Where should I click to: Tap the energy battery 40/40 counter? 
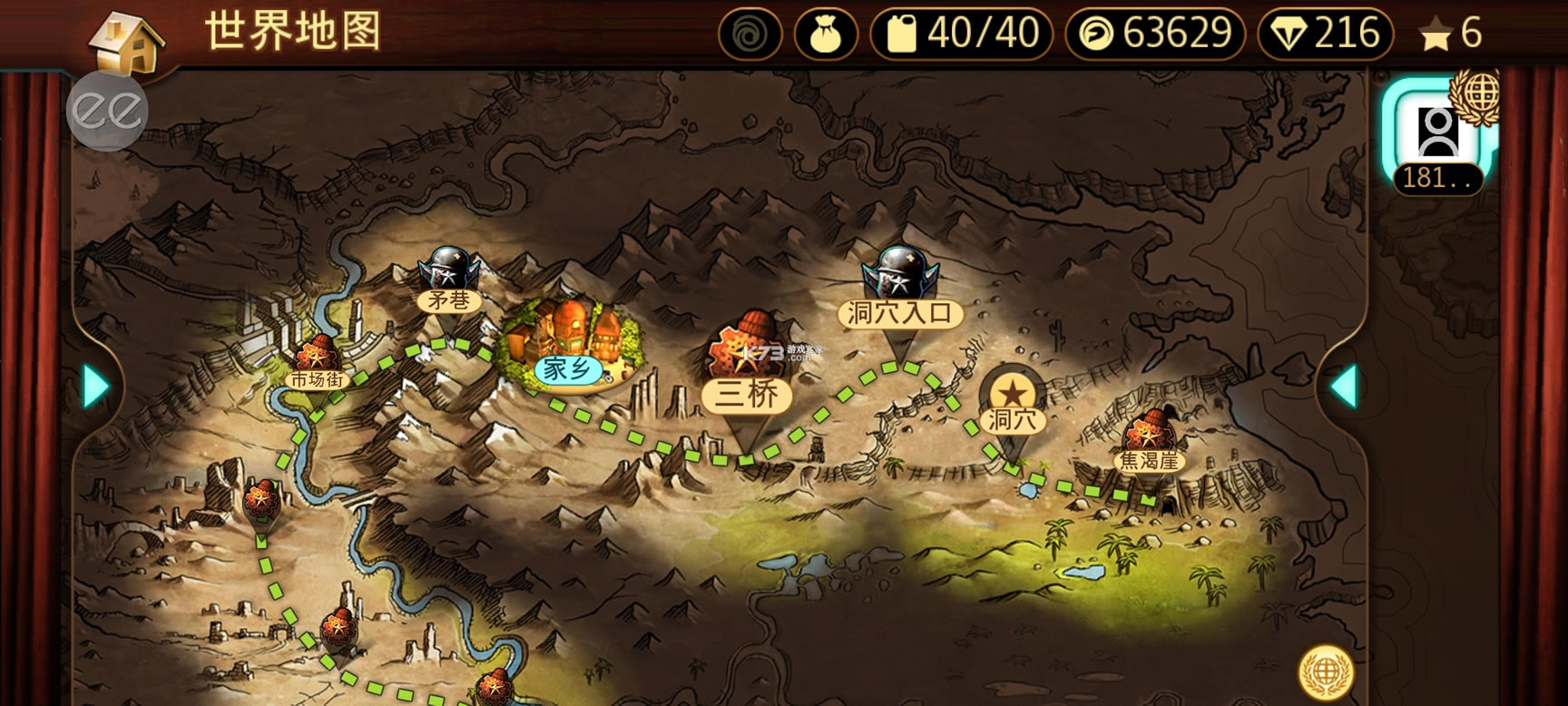962,34
